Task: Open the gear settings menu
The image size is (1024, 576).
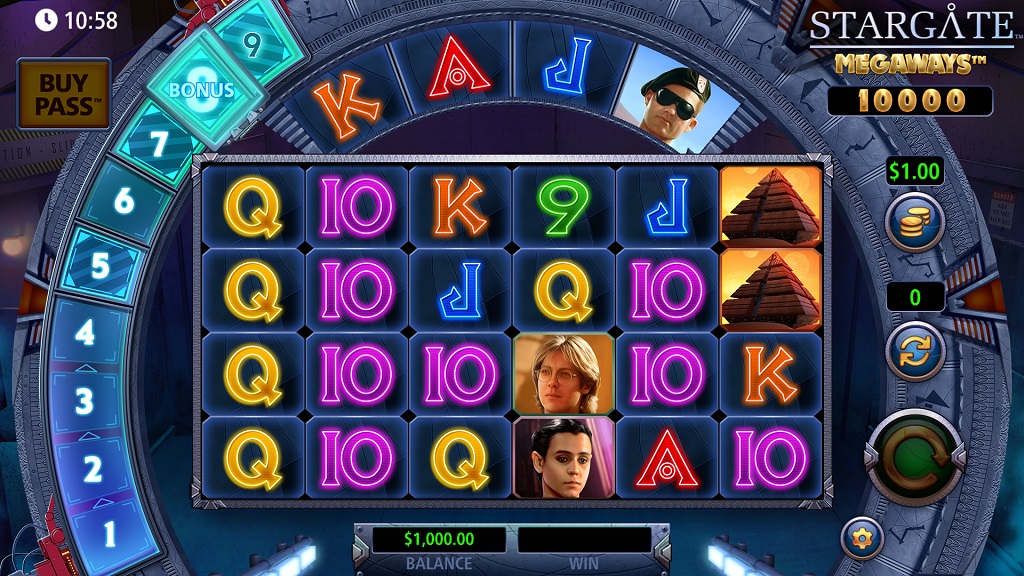Action: click(x=861, y=538)
